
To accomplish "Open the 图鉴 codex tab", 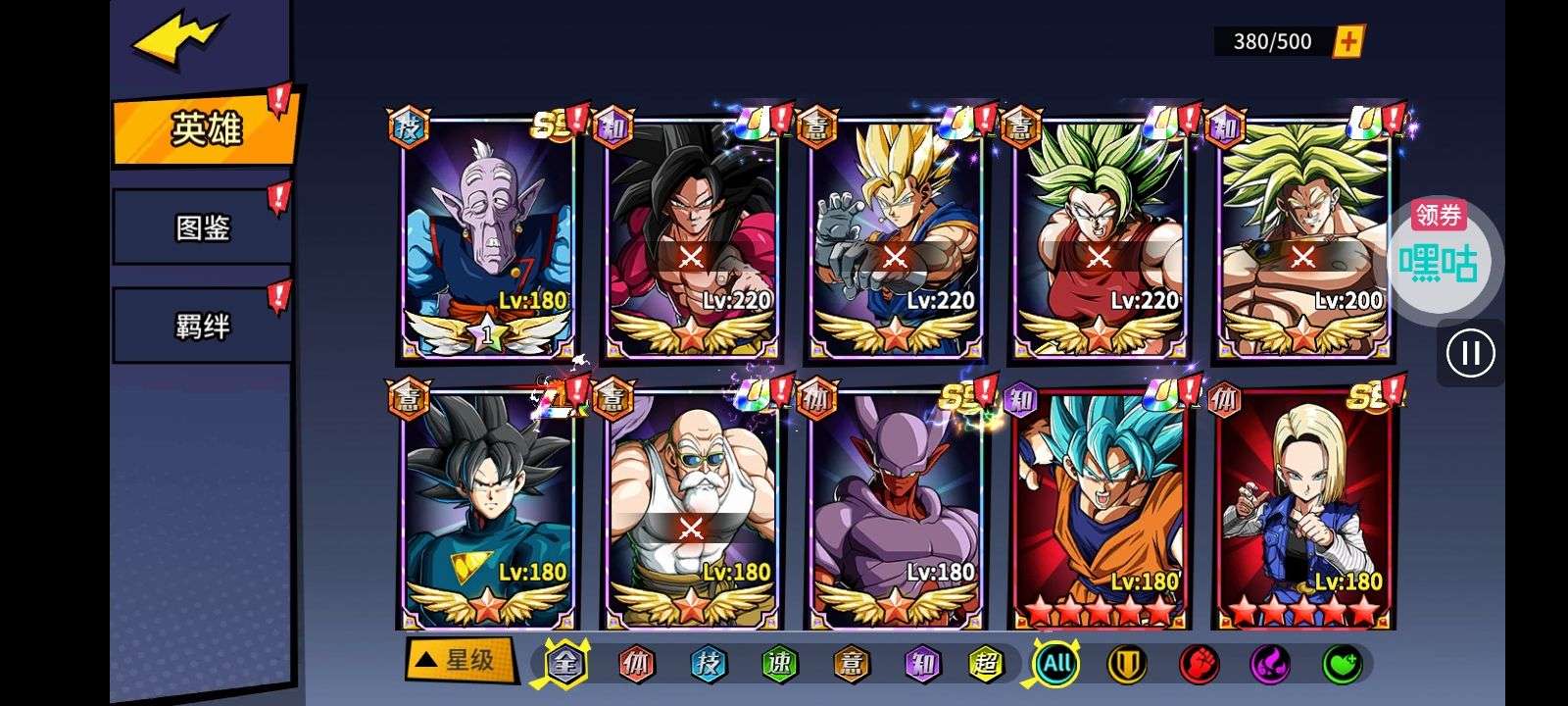I will (x=202, y=227).
